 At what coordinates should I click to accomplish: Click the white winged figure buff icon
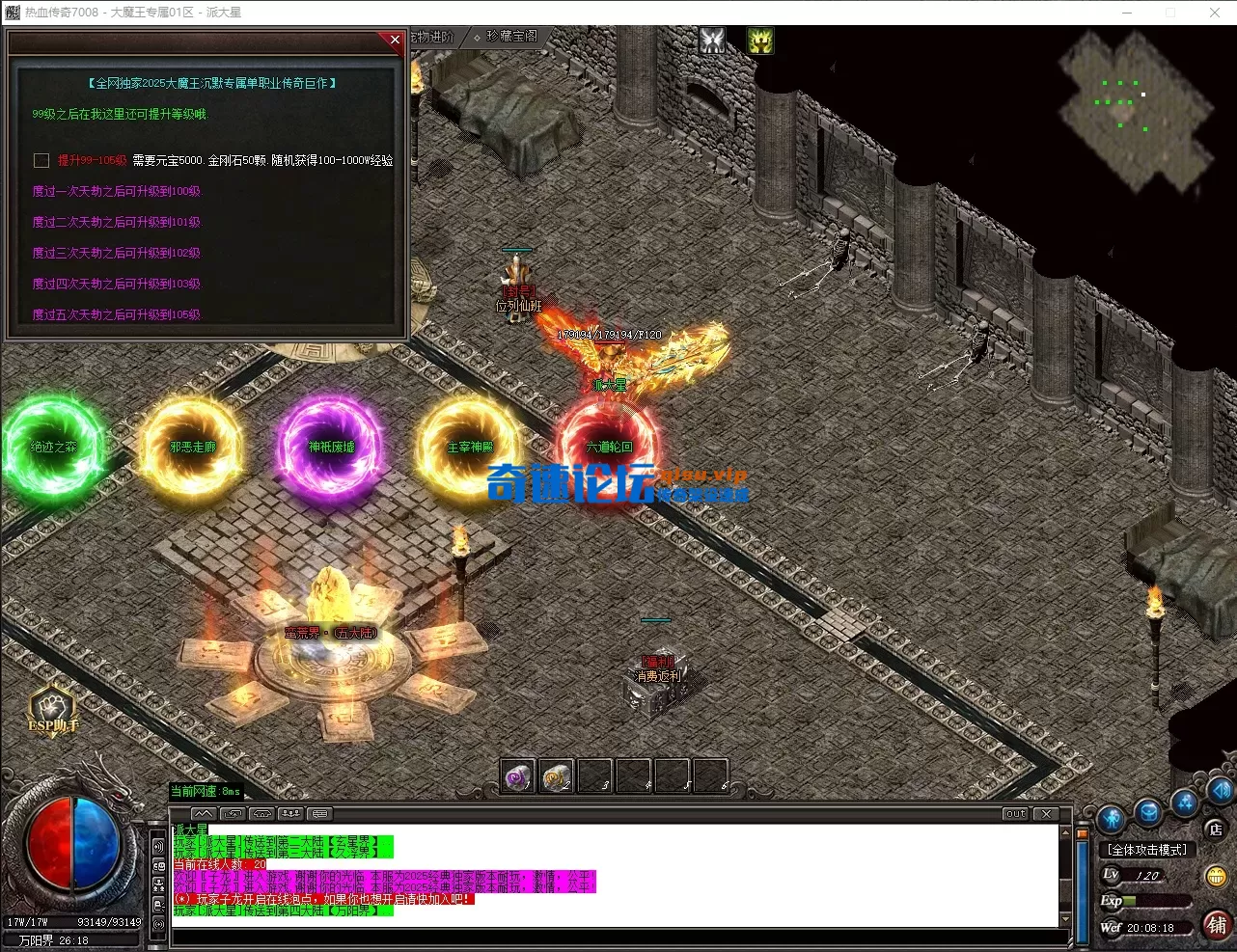(712, 40)
